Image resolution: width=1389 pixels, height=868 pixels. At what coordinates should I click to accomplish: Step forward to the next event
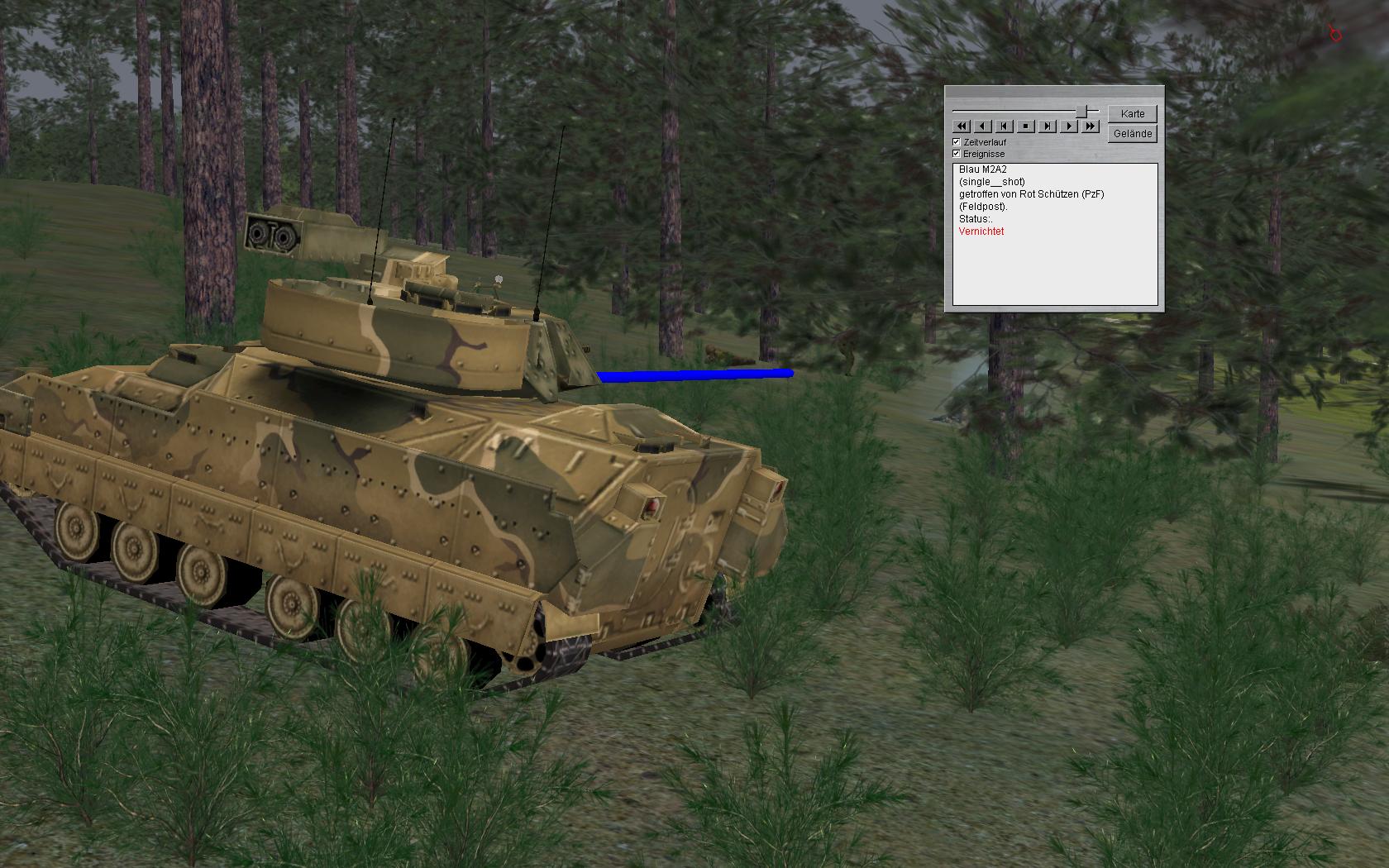click(1047, 126)
